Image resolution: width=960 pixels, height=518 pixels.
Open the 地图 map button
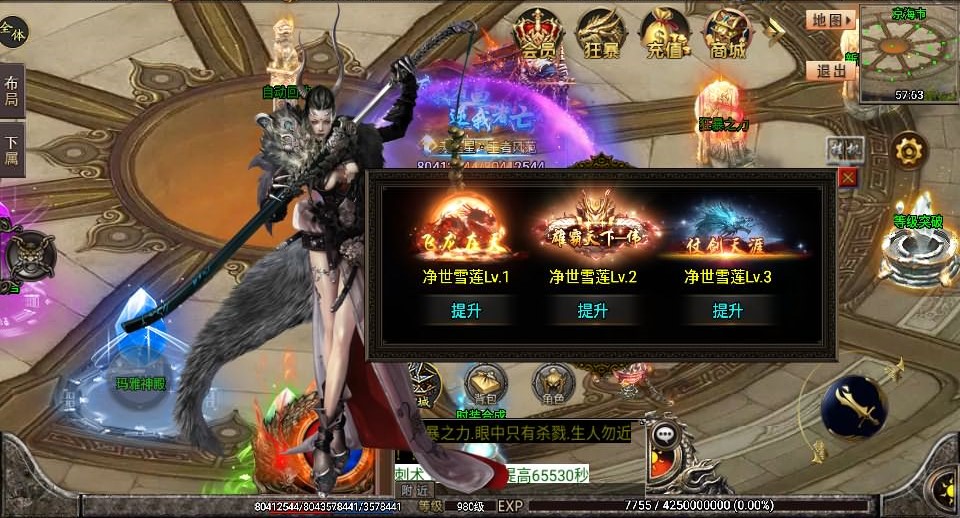pyautogui.click(x=830, y=19)
